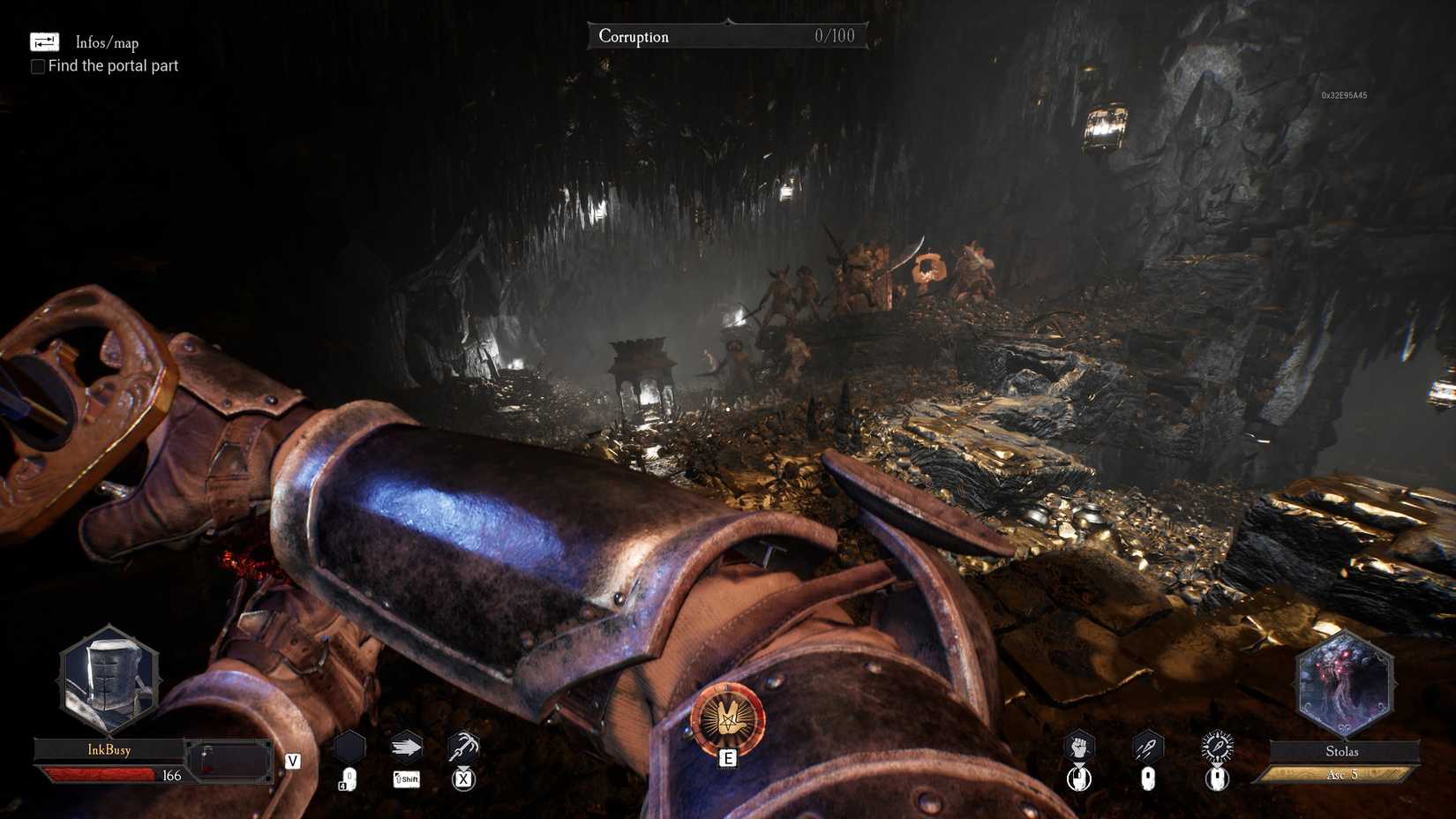Click the Find the portal part objective text
This screenshot has width=1456, height=819.
(x=114, y=65)
